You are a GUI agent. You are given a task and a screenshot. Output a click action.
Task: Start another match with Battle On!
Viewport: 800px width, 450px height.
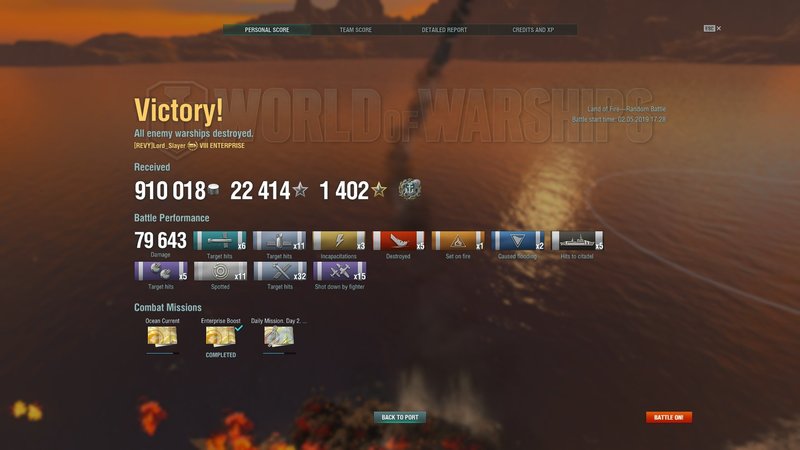point(669,417)
